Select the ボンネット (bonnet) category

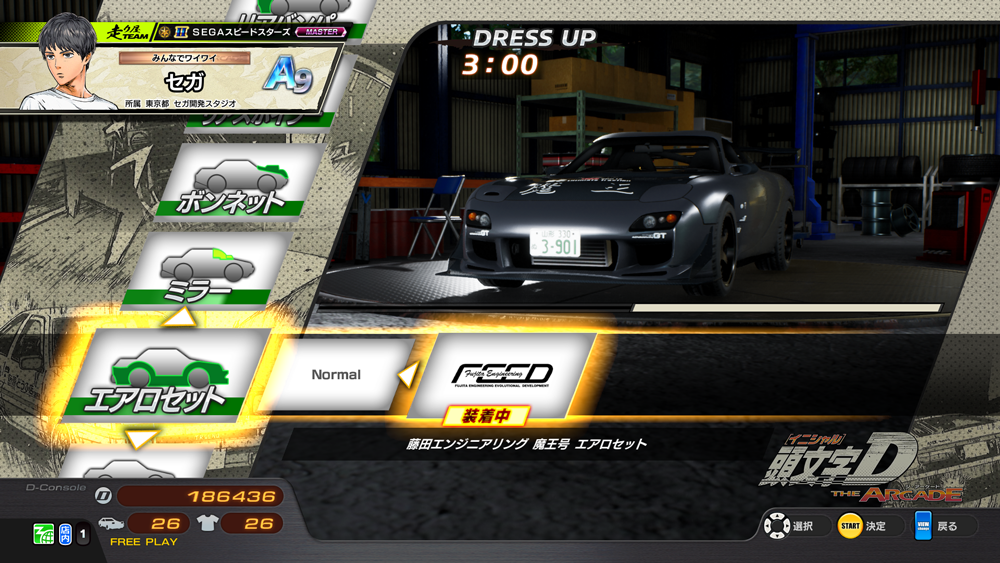(233, 183)
